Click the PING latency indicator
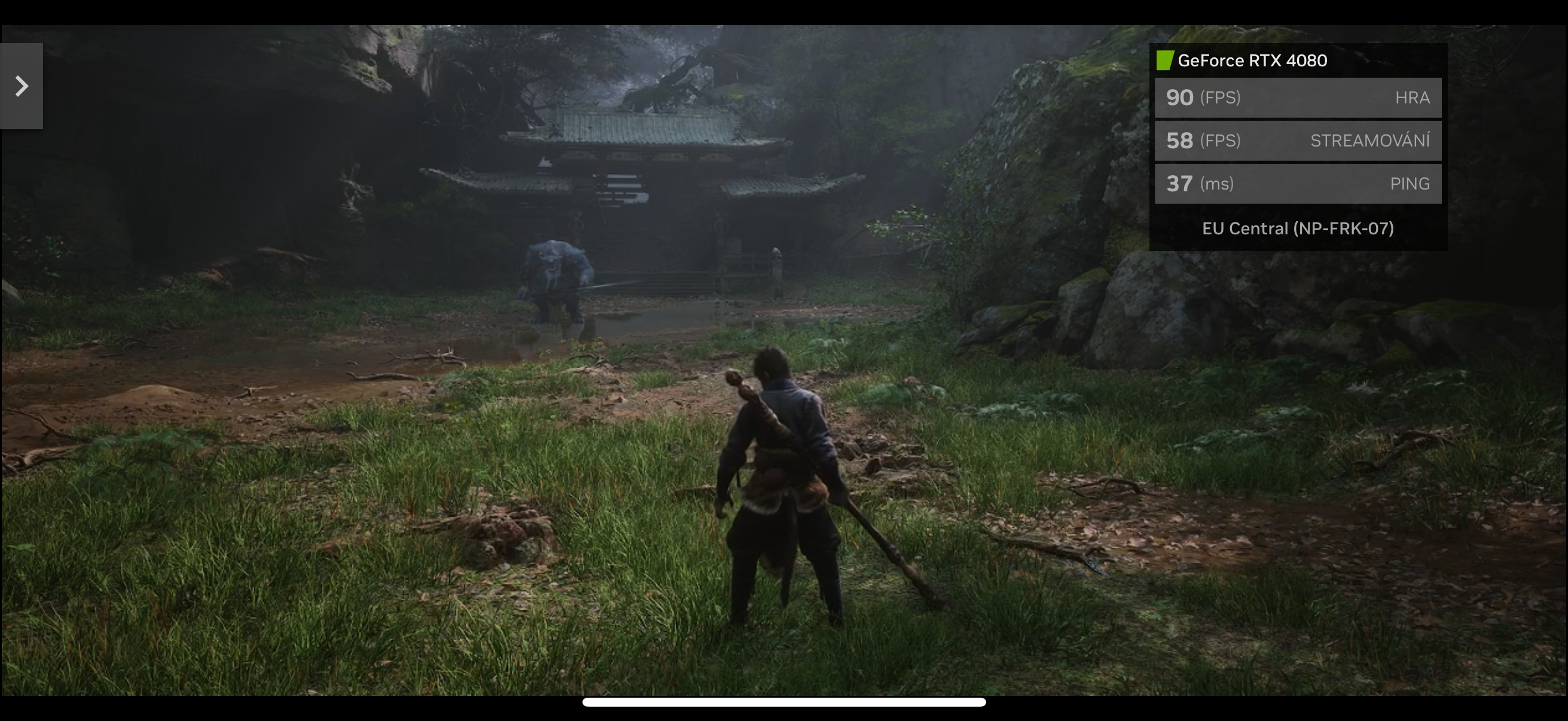Screen dimensions: 1568x721 tap(1299, 183)
